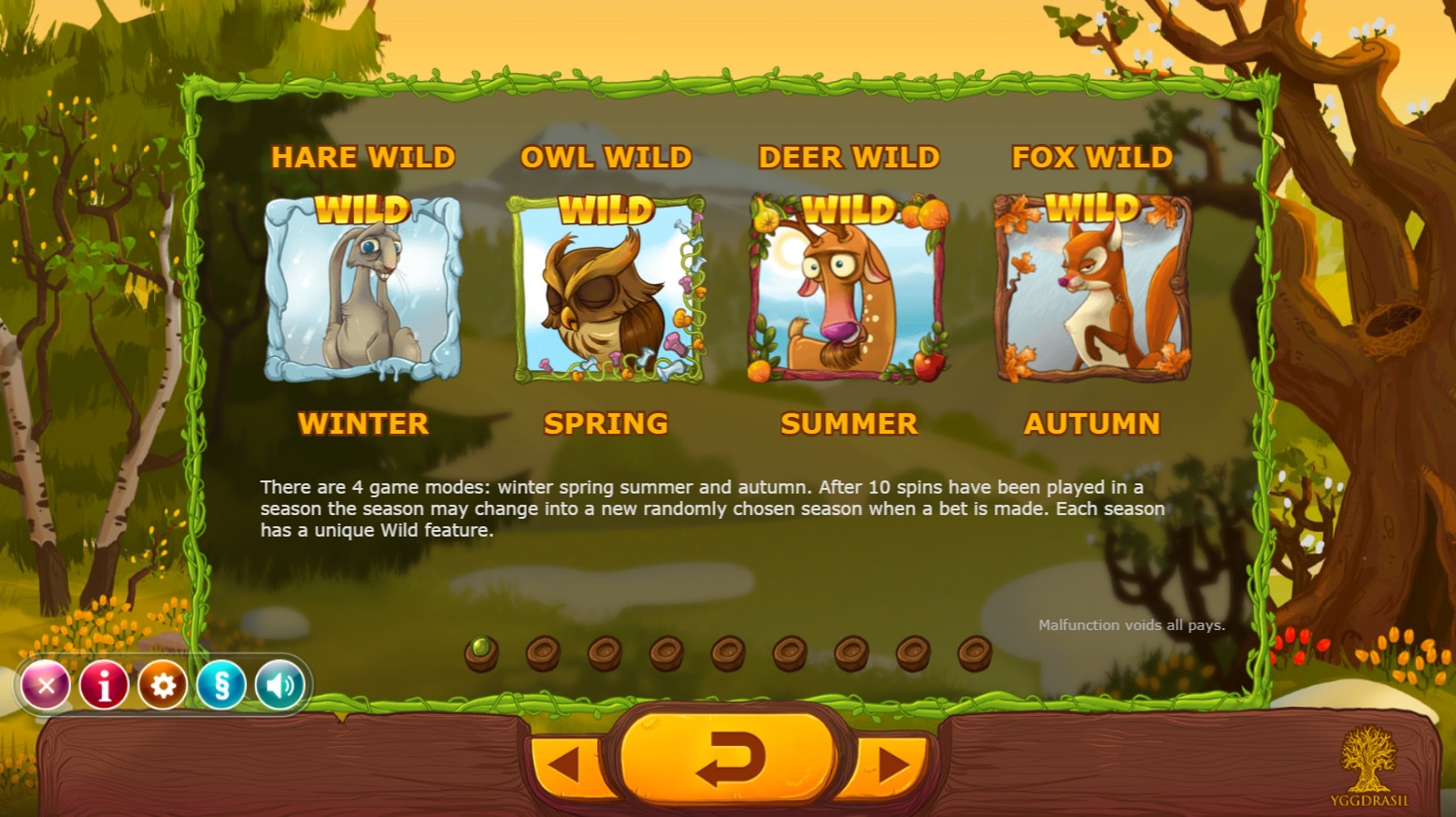
Task: Toggle sound with the speaker icon
Action: tap(279, 686)
